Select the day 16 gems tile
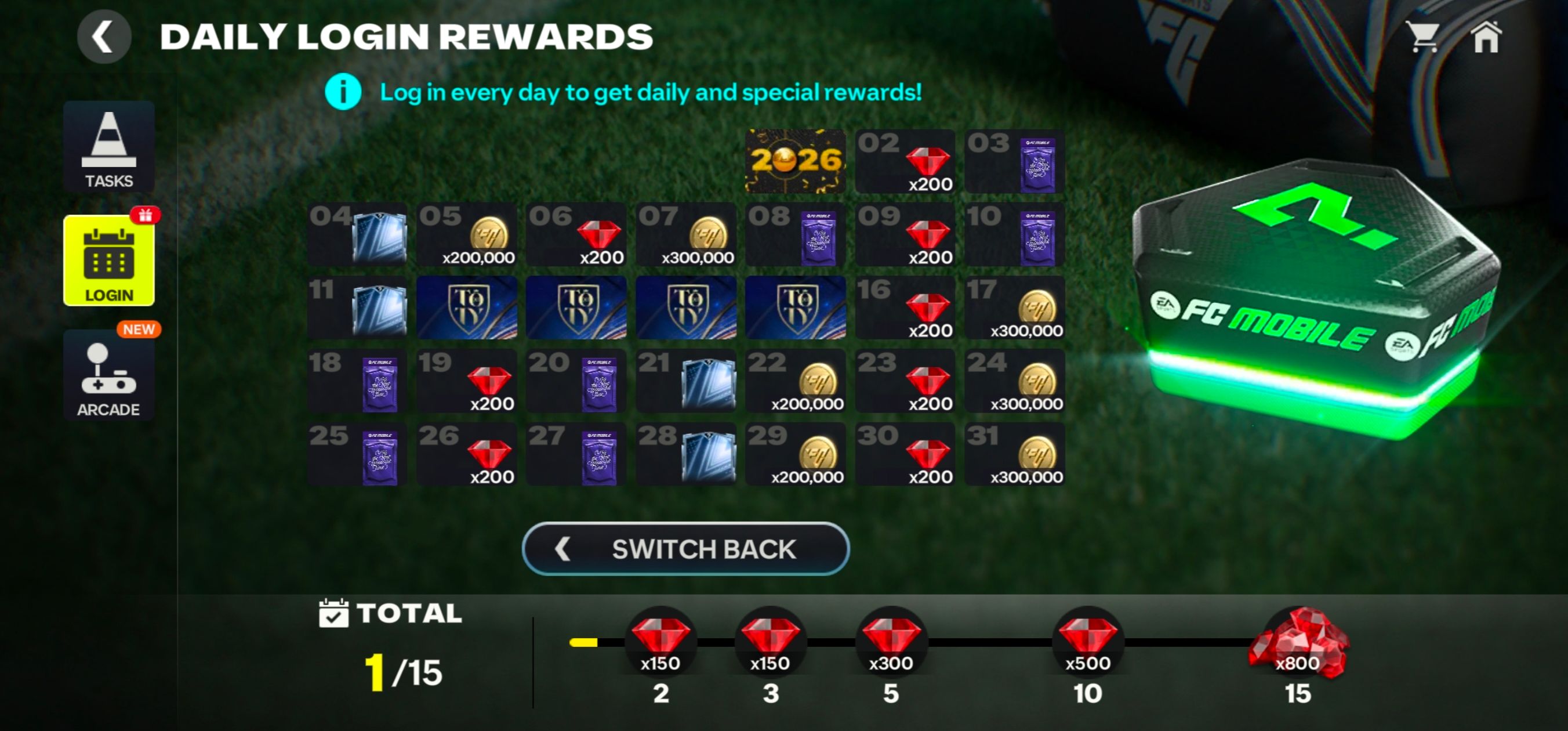1568x731 pixels. pos(905,307)
